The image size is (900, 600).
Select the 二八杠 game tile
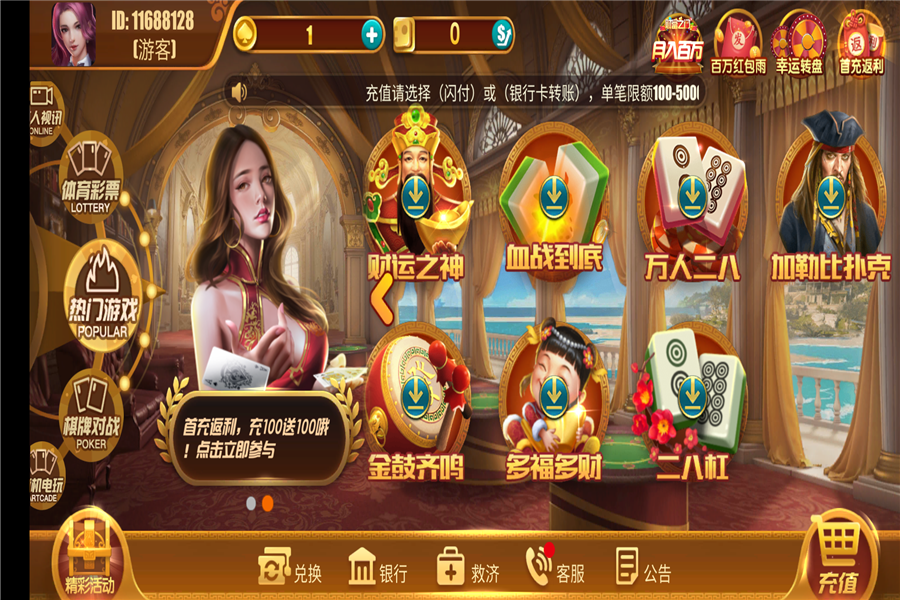click(x=691, y=400)
